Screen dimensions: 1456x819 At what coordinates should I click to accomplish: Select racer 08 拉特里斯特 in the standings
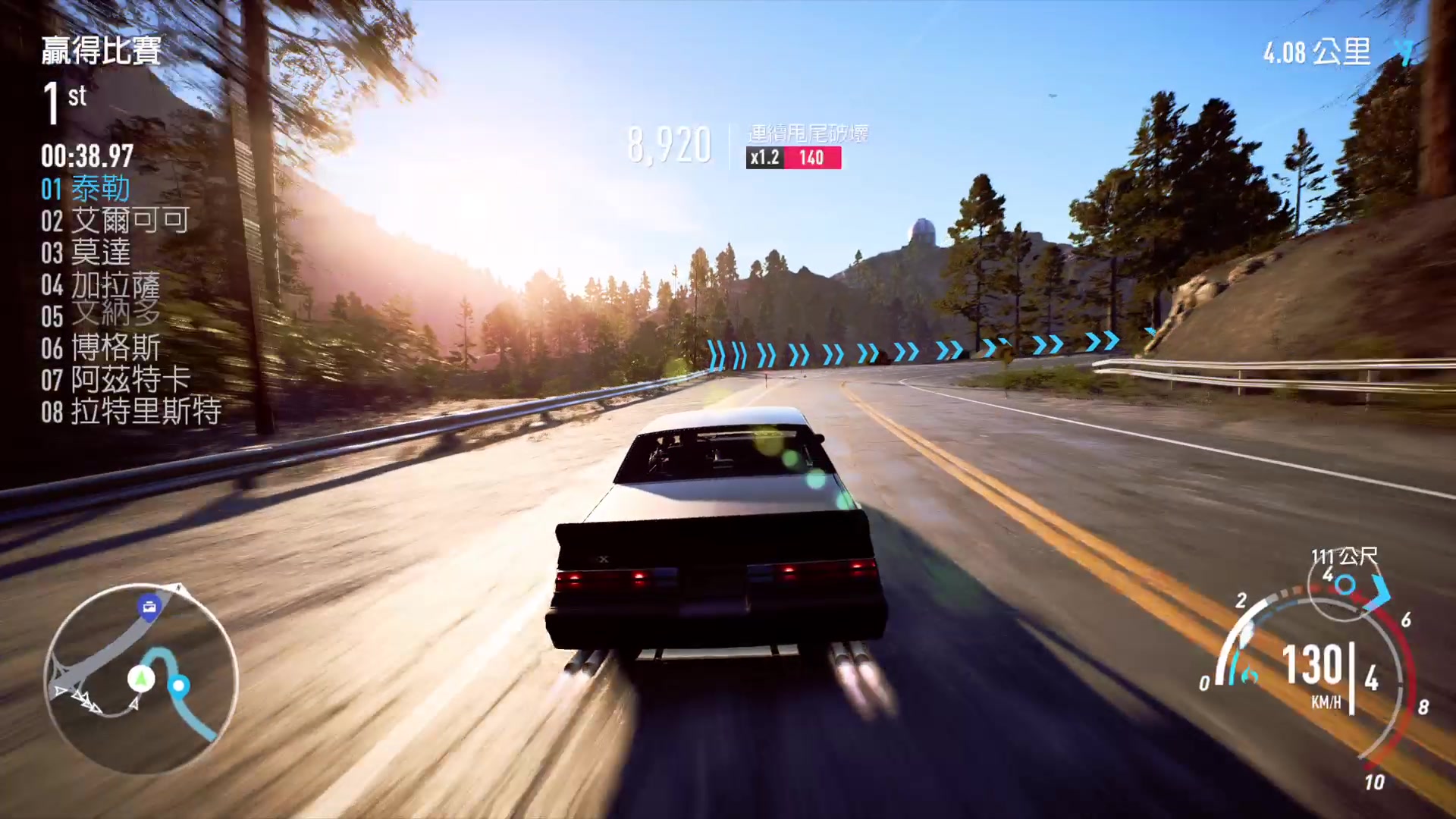(130, 412)
